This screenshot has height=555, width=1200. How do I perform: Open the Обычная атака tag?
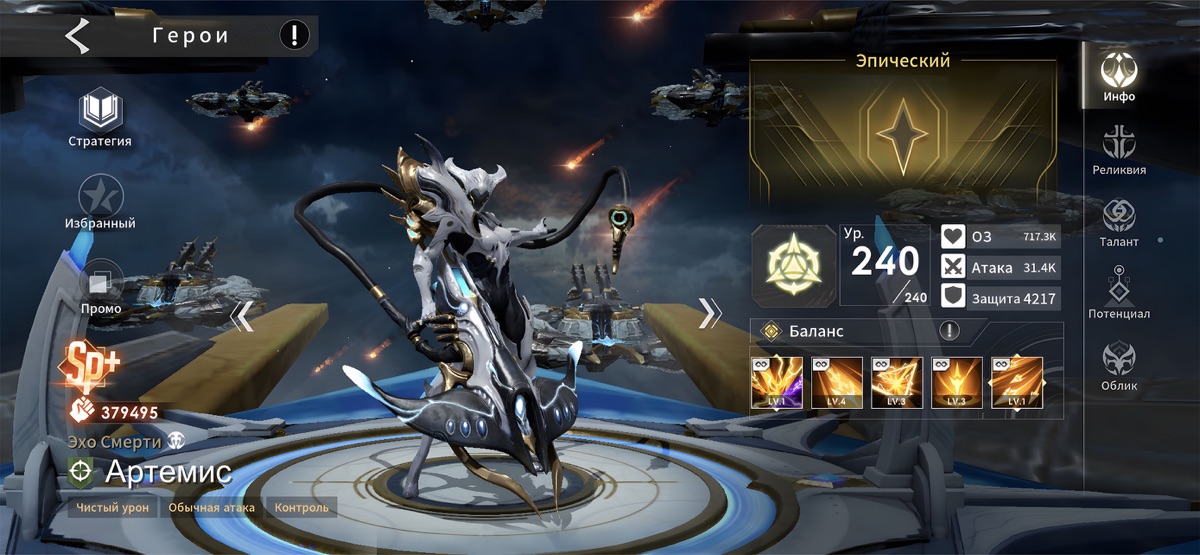[211, 508]
